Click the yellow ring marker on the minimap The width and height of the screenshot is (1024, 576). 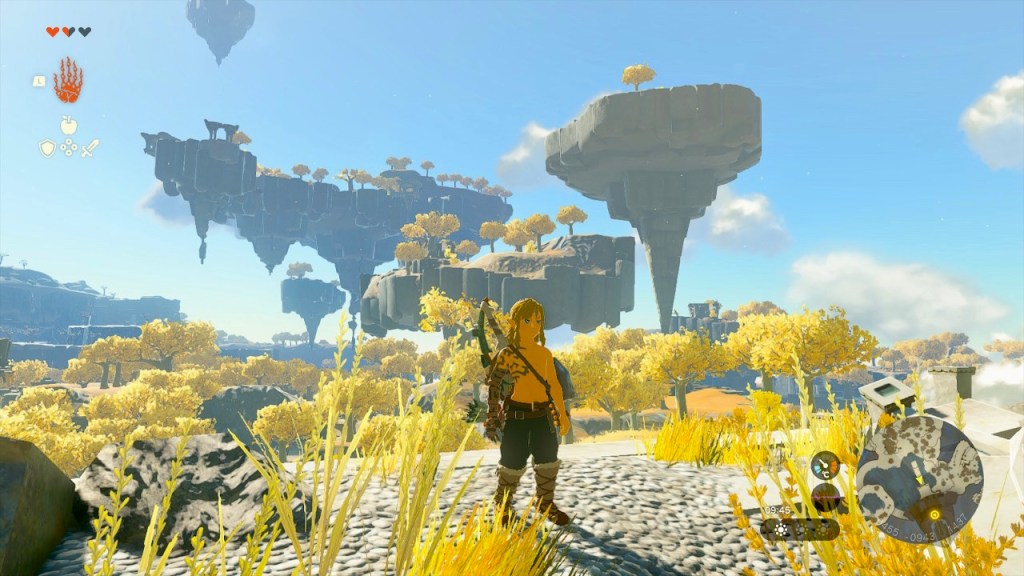coord(935,515)
